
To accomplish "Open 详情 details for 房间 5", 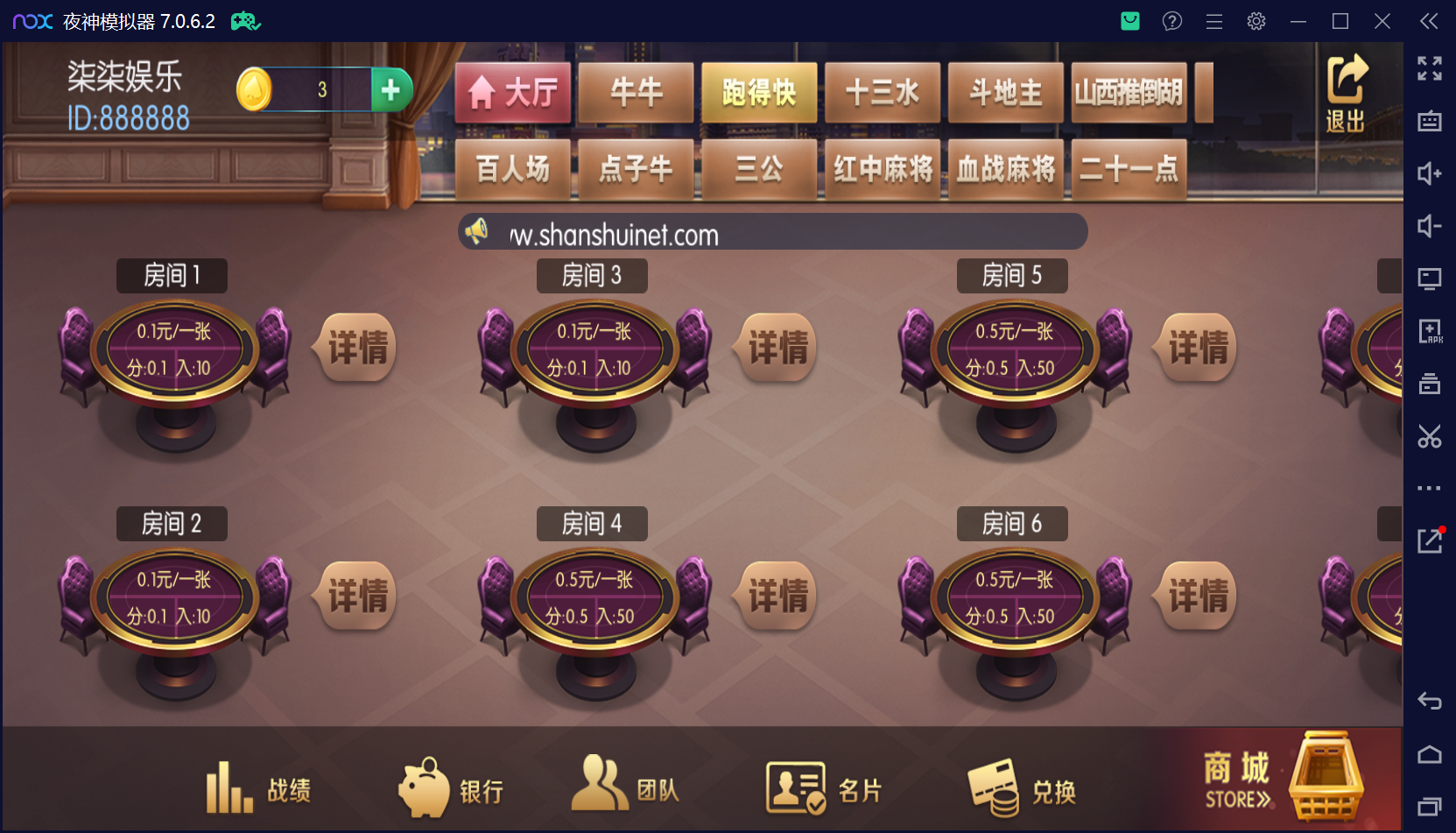I will pyautogui.click(x=1194, y=347).
